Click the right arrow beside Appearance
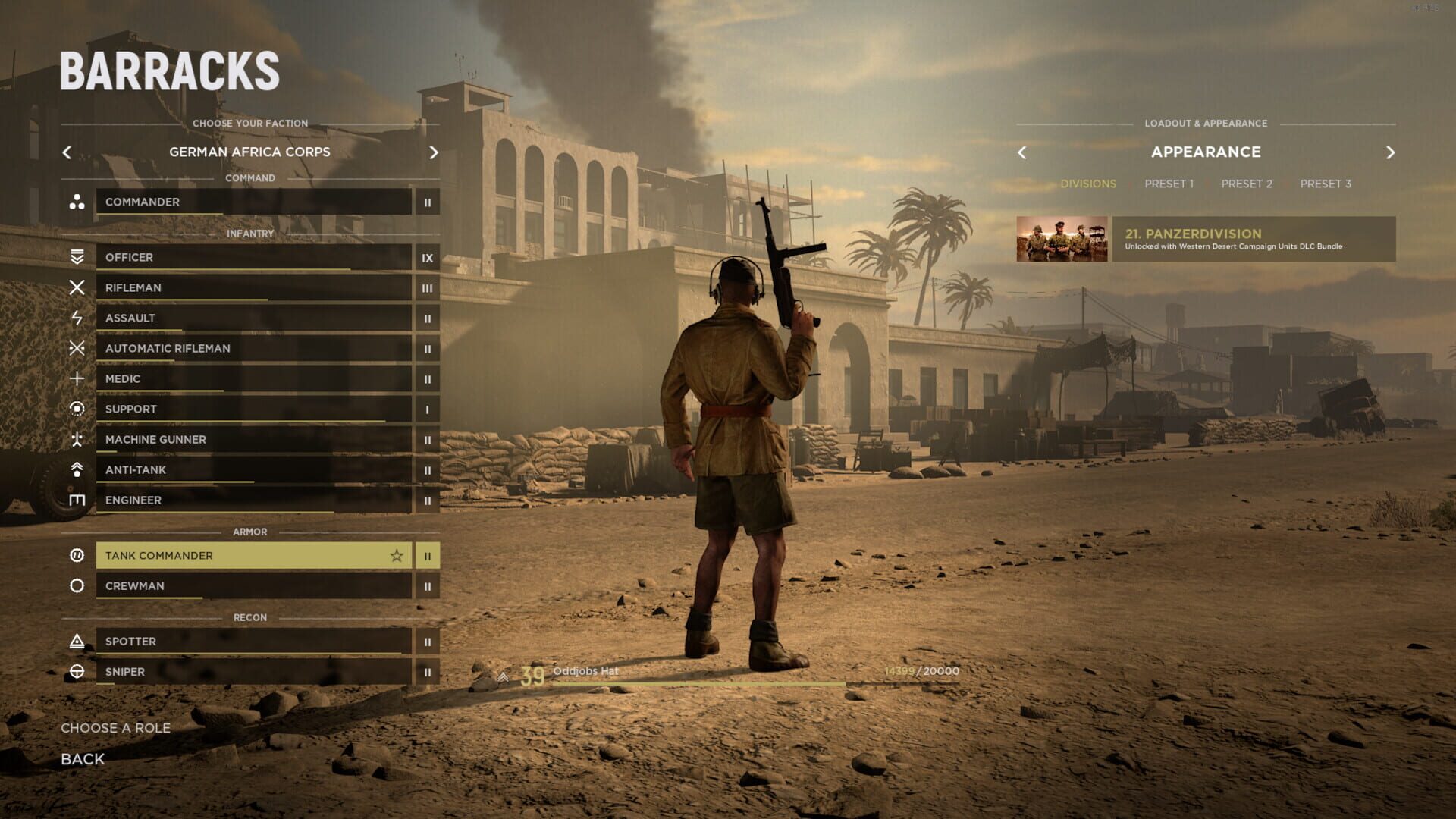Viewport: 1456px width, 819px height. (1392, 152)
